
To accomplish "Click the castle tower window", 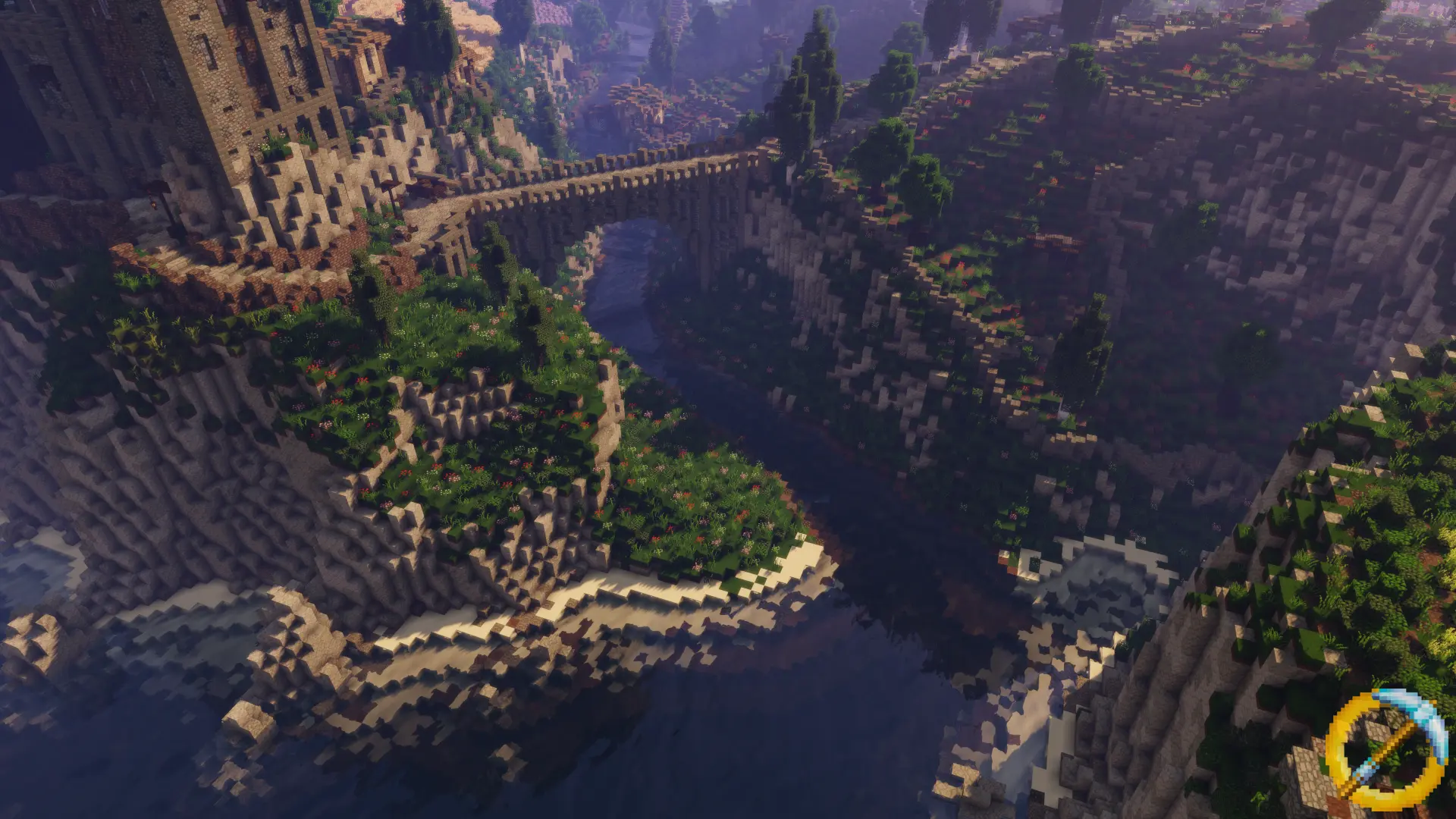I will click(x=201, y=47).
